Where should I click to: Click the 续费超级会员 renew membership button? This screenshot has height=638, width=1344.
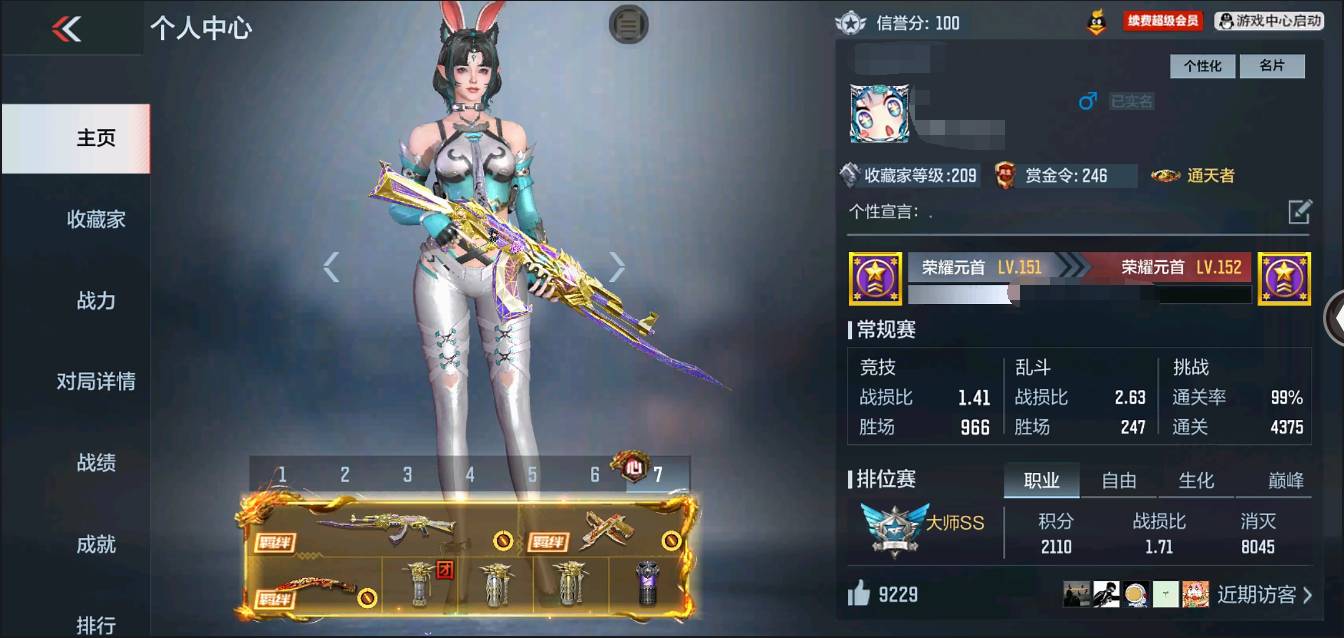pos(1161,21)
